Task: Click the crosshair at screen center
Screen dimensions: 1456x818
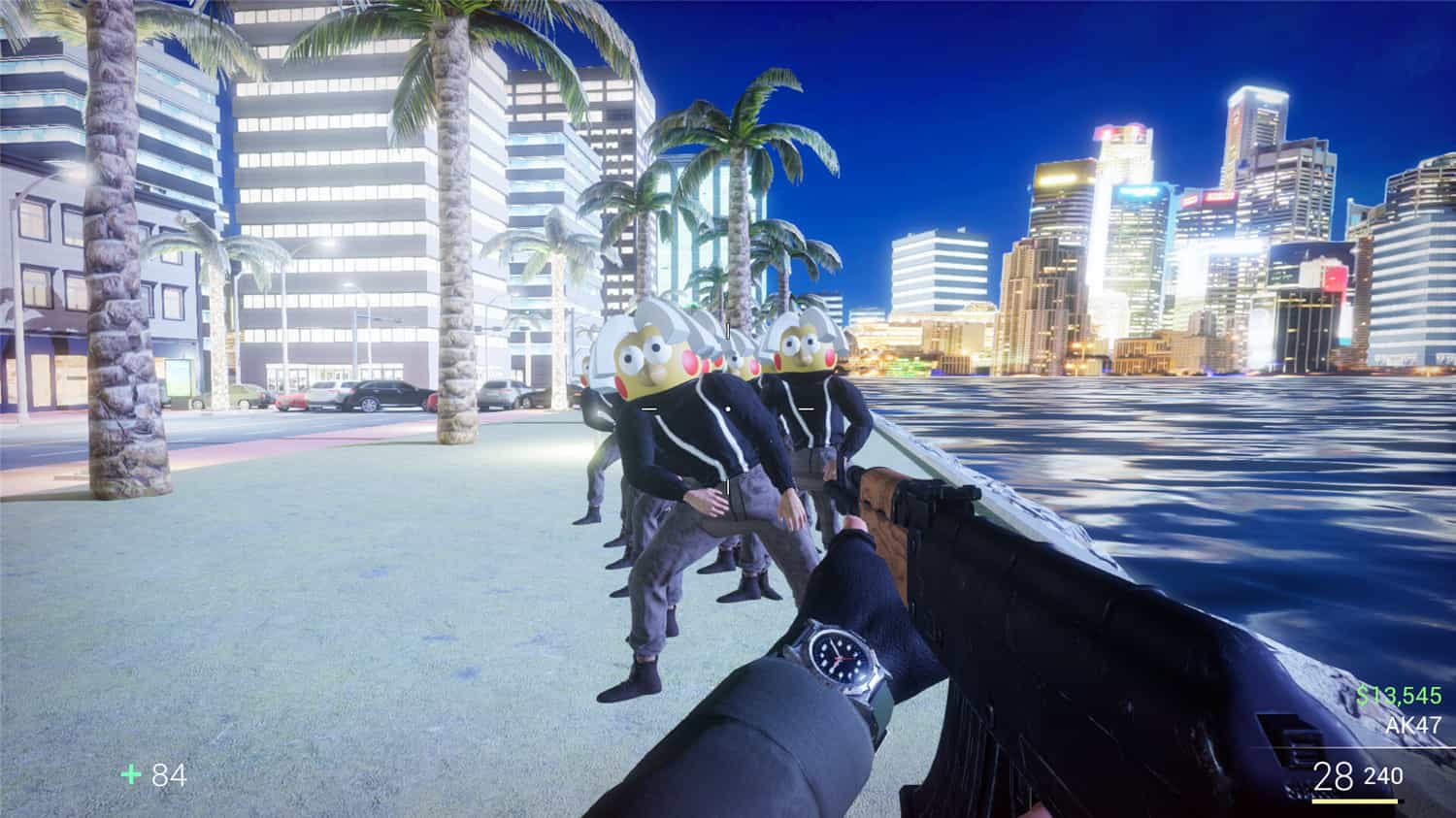Action: pyautogui.click(x=728, y=409)
